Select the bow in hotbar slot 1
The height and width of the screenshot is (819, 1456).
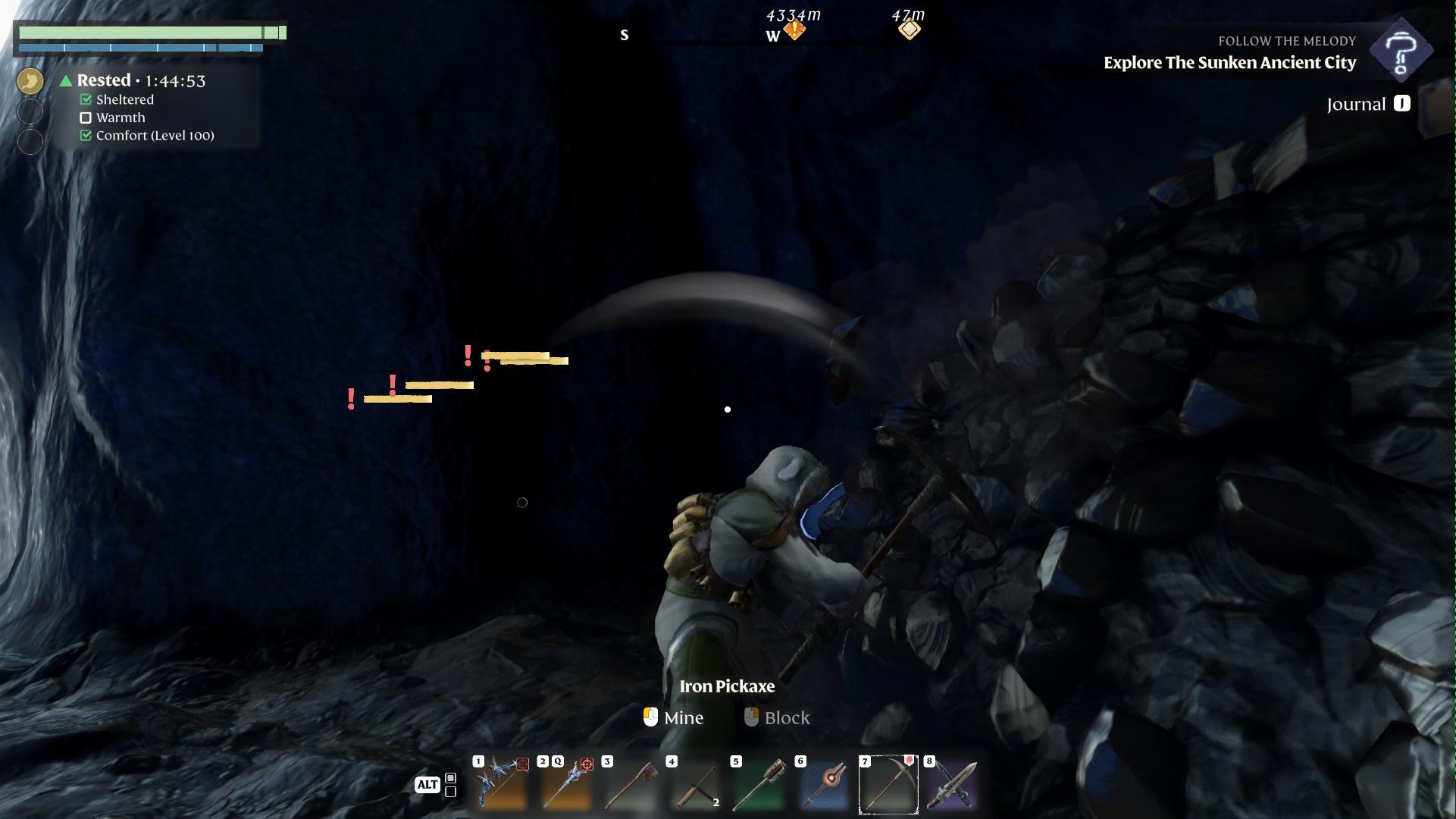click(x=501, y=784)
